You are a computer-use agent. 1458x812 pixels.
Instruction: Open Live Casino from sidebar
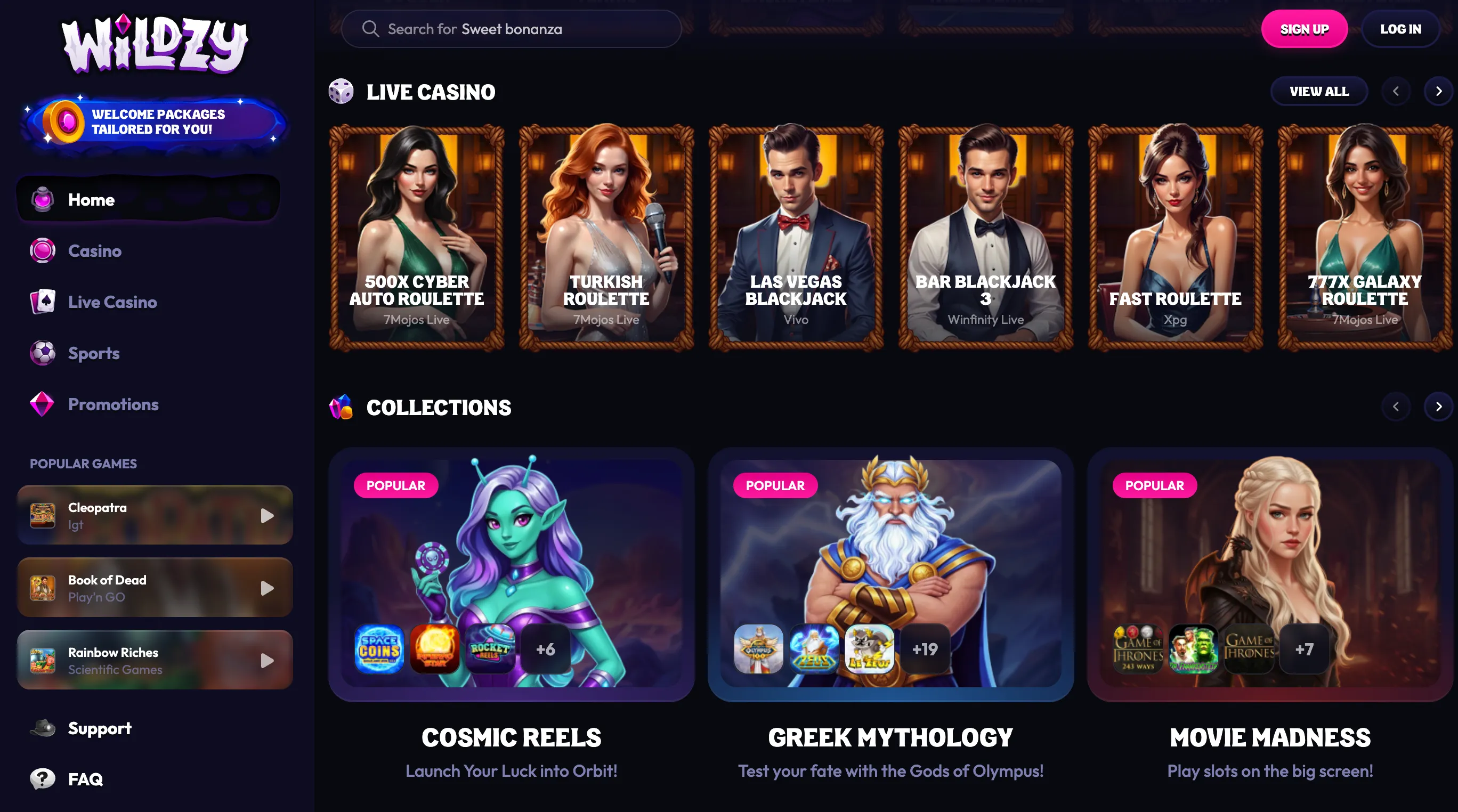point(42,301)
